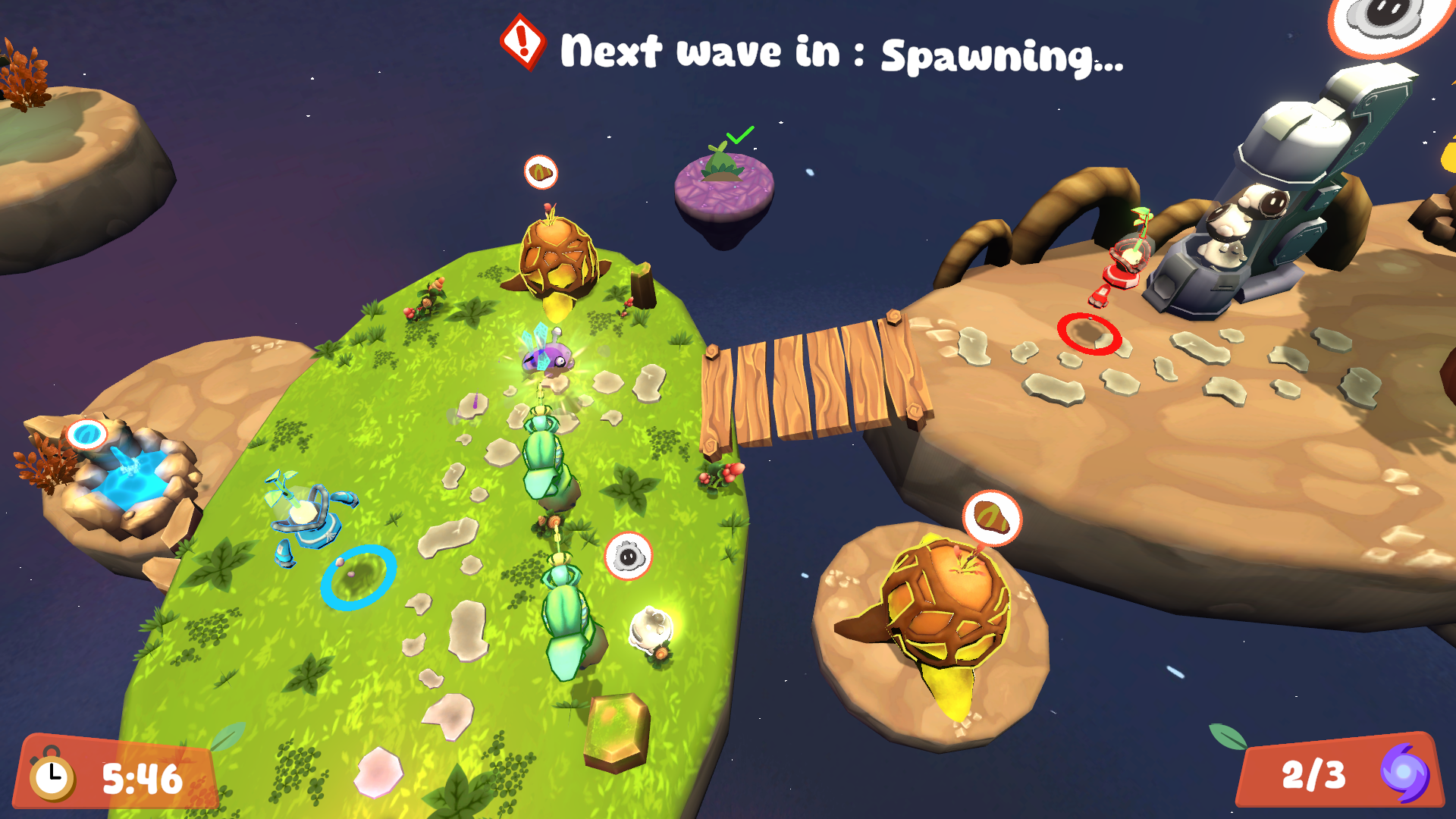Select the purple portal icon on wave counter

click(1404, 773)
